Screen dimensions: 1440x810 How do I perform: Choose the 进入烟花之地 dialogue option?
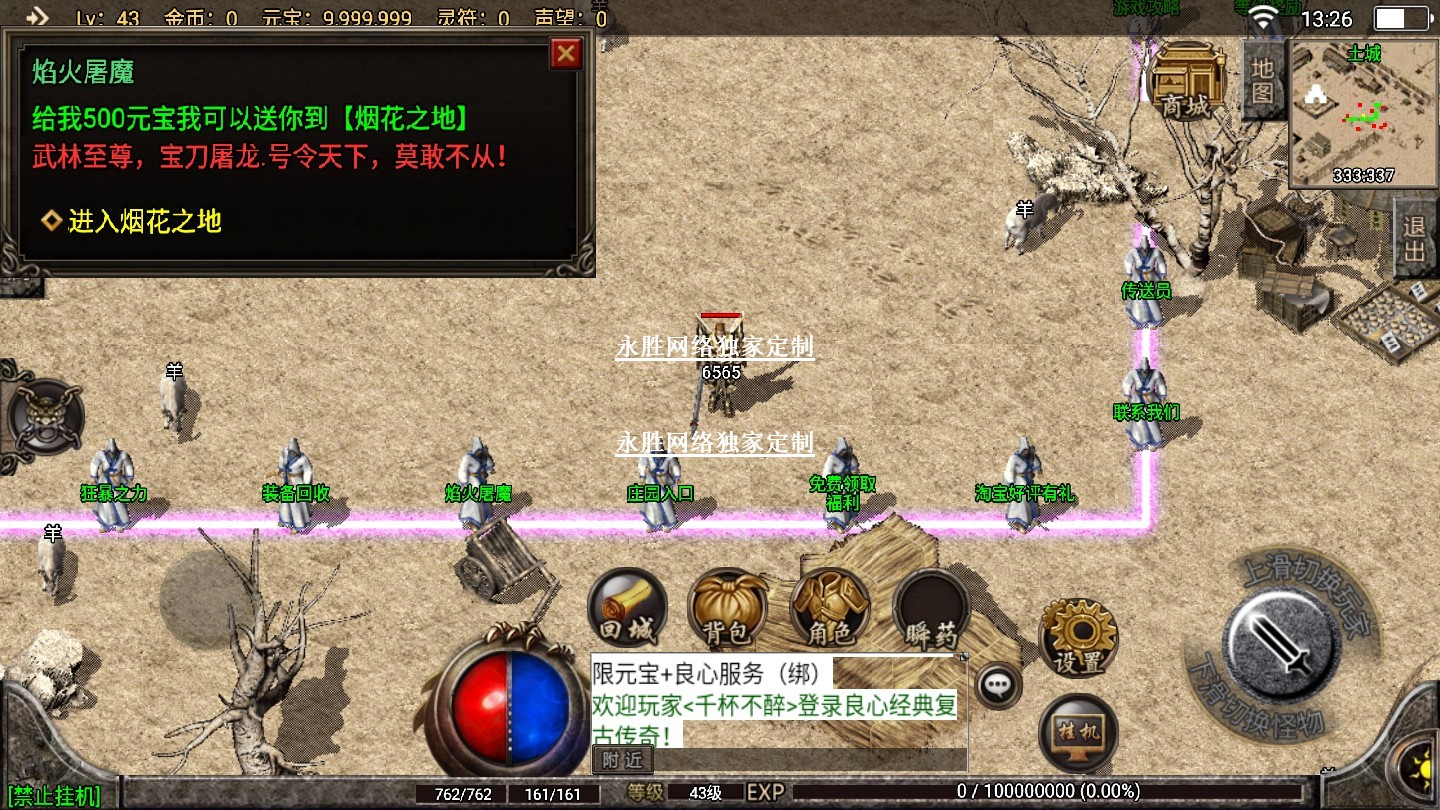click(x=144, y=221)
